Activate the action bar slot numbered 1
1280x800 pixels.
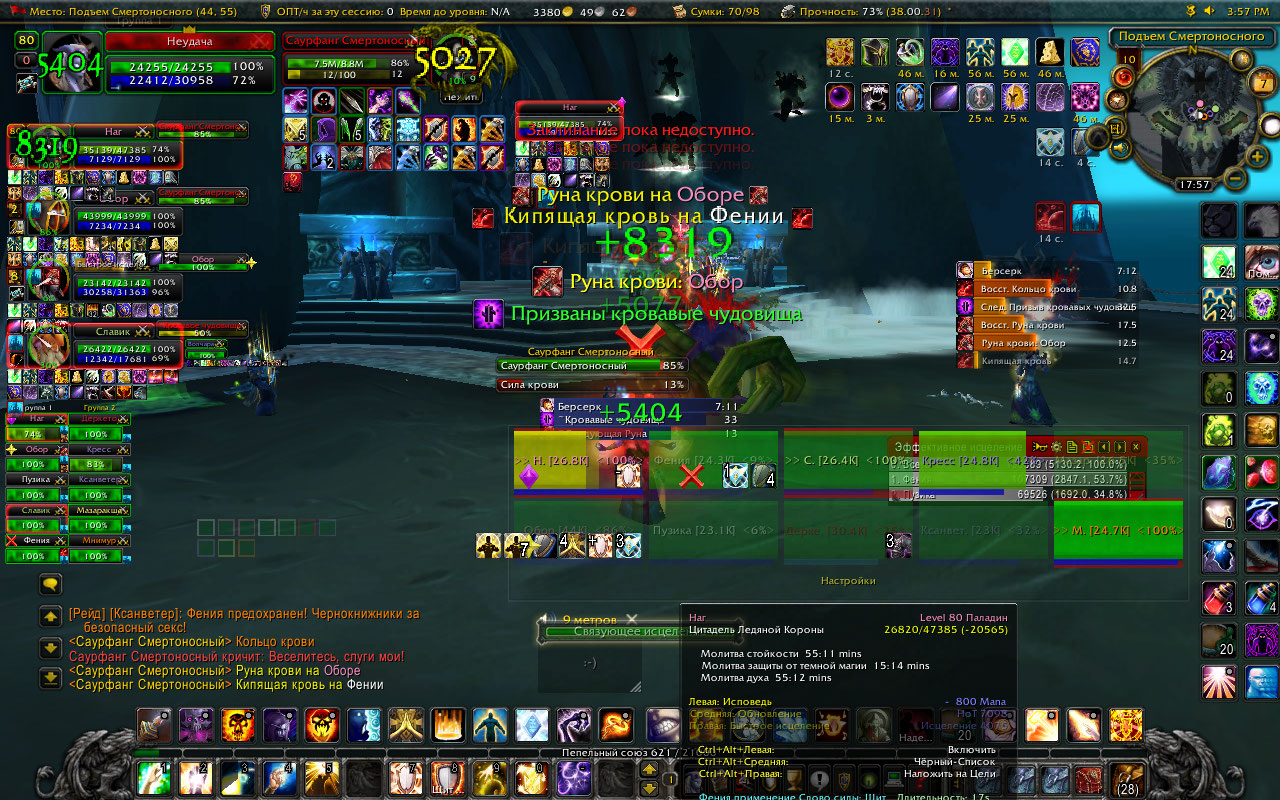coord(154,777)
